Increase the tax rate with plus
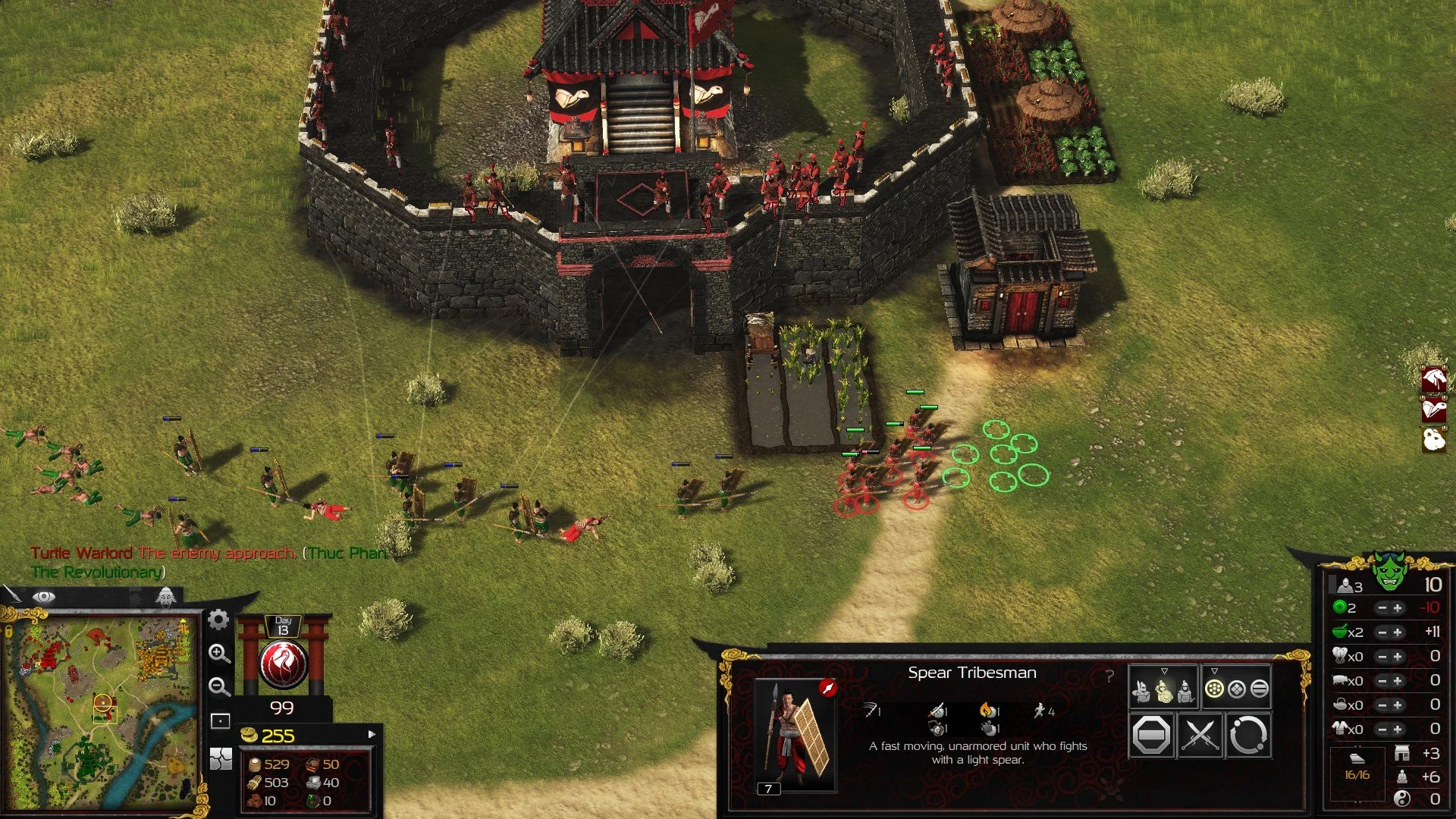The width and height of the screenshot is (1456, 819). 1398,608
